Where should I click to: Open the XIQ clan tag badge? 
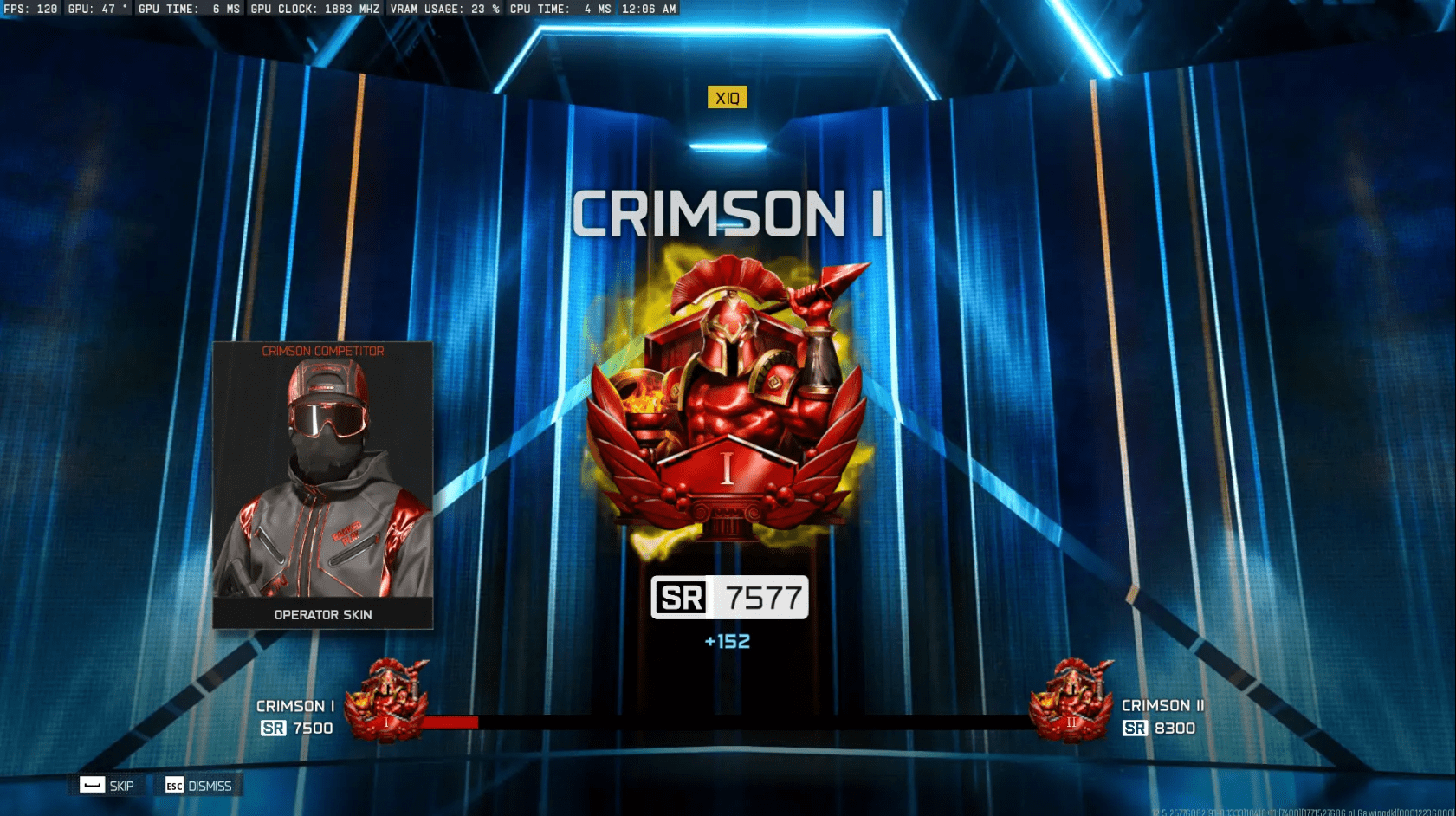point(728,97)
